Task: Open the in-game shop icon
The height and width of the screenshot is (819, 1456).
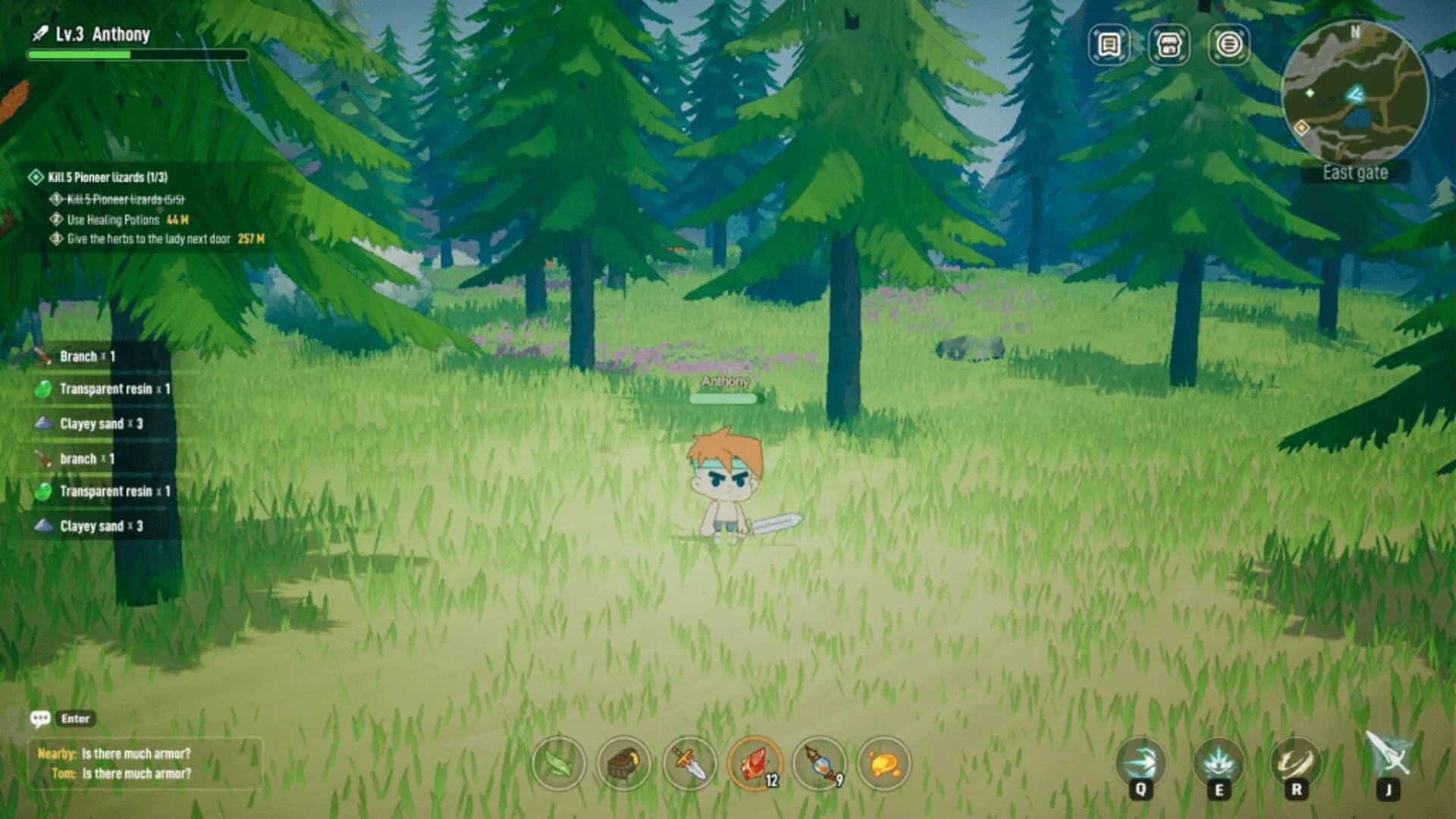Action: (1169, 44)
